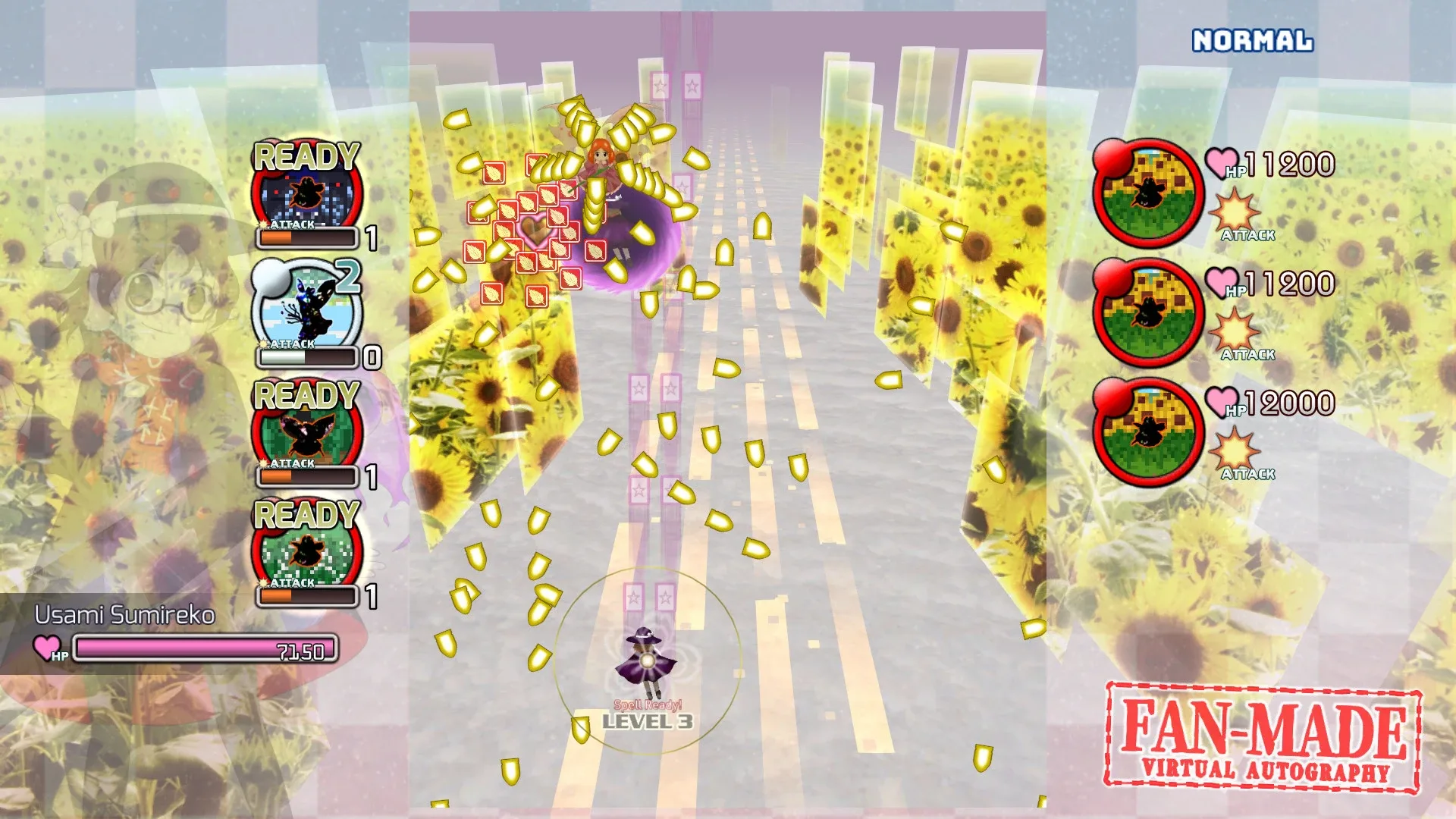Open the Usami Sumireko nameplate
The height and width of the screenshot is (819, 1456).
(x=125, y=617)
